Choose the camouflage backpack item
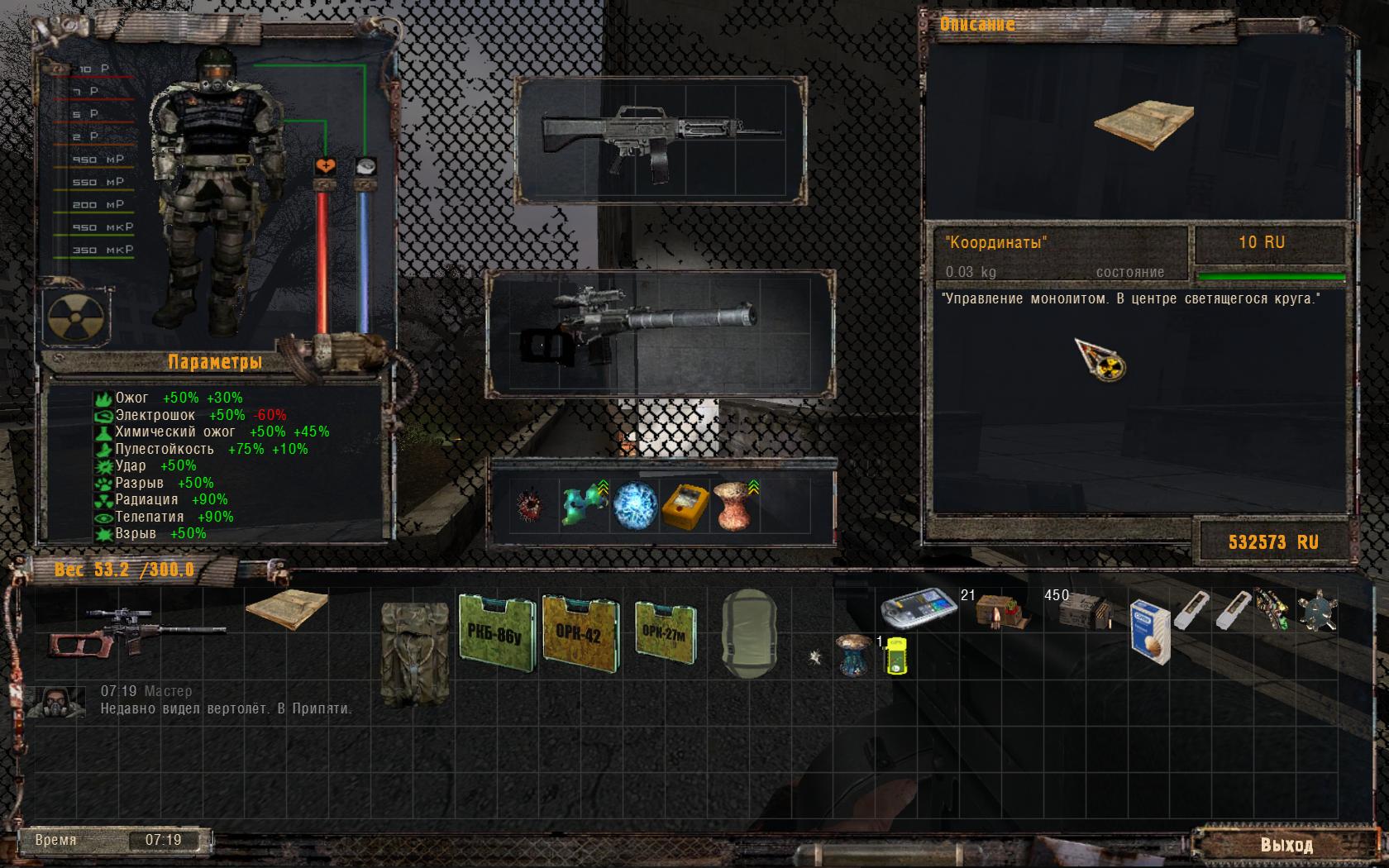This screenshot has height=868, width=1389. pos(414,653)
